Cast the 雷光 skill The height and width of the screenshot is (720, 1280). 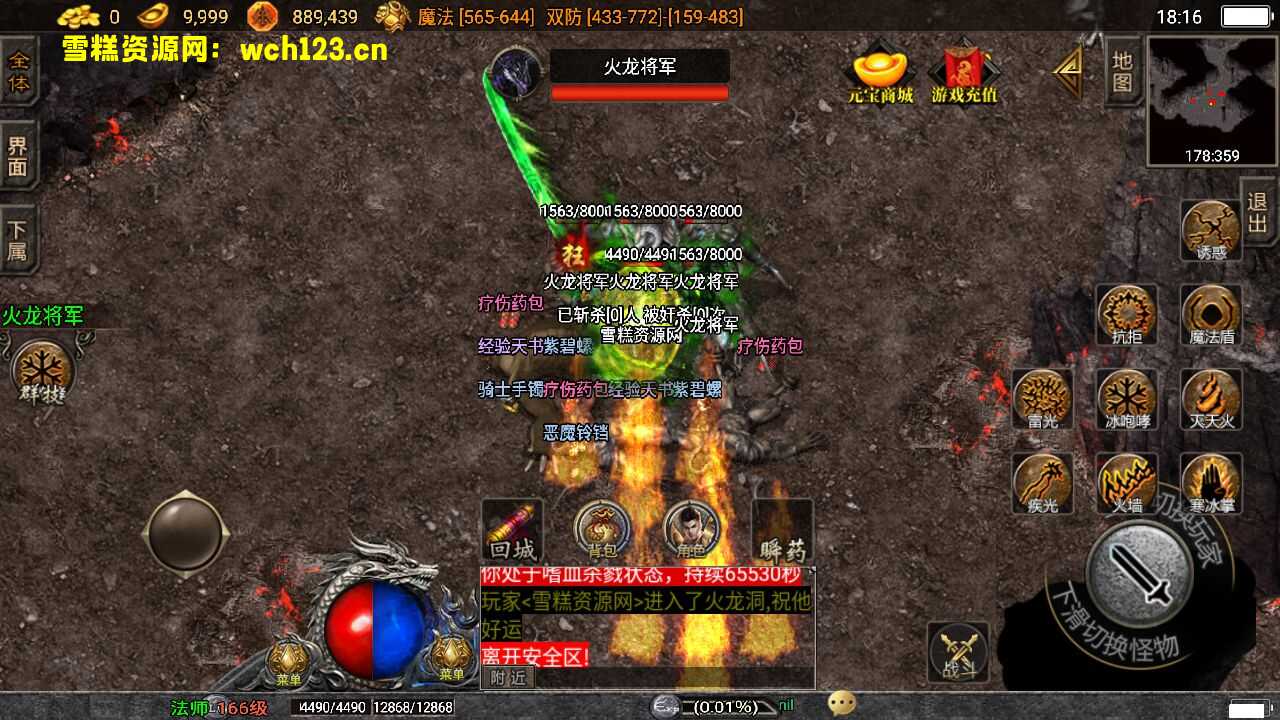[x=1042, y=398]
